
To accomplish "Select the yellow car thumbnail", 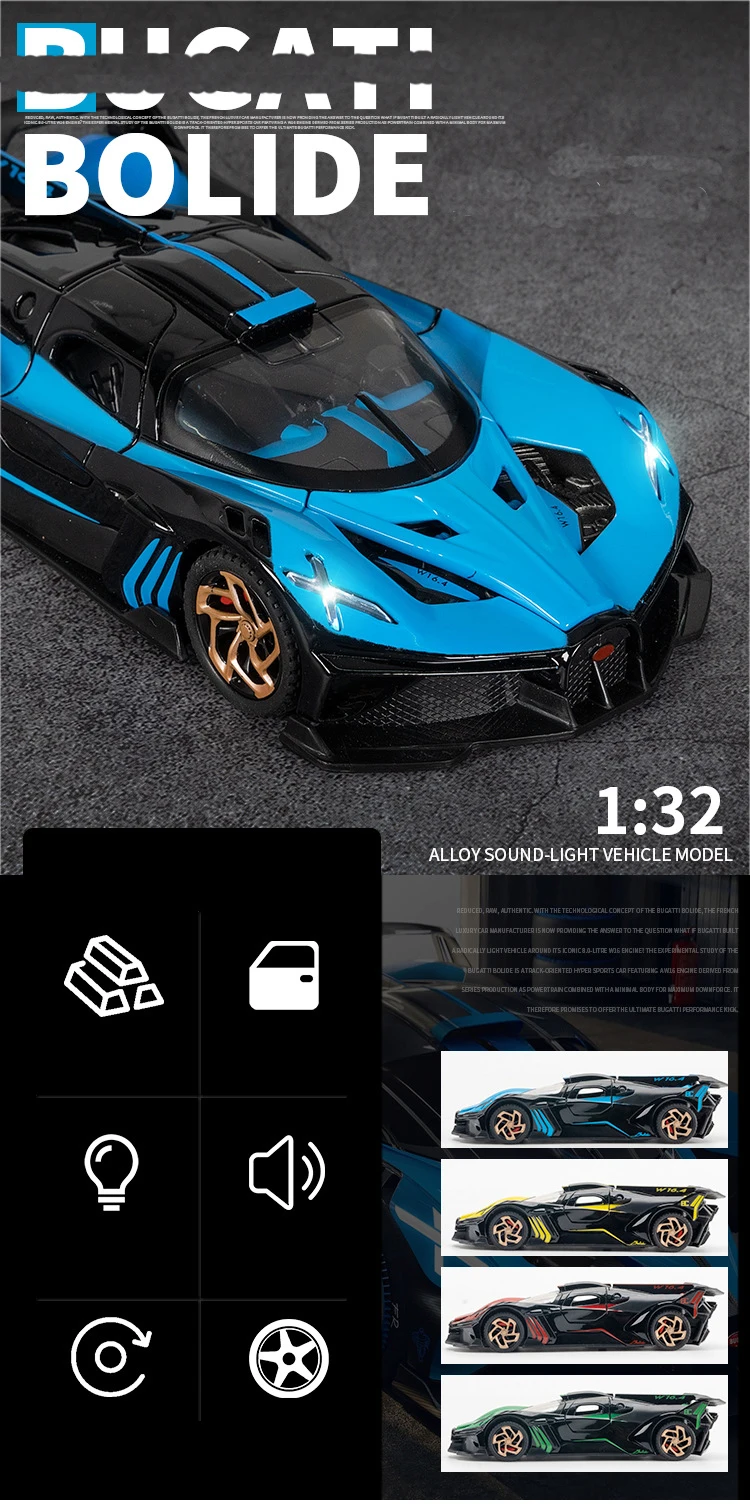I will click(584, 1207).
